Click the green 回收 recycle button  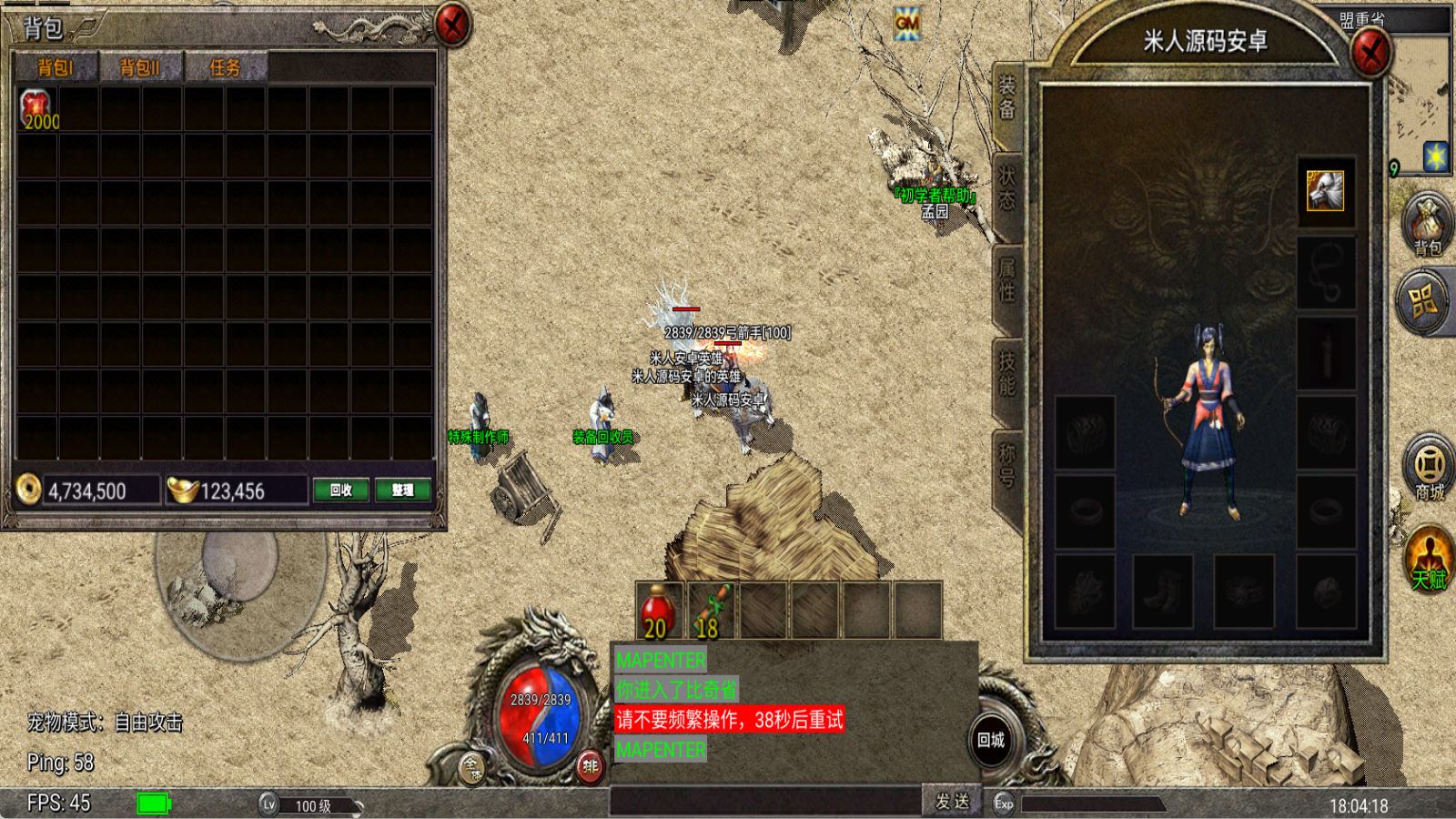[340, 490]
